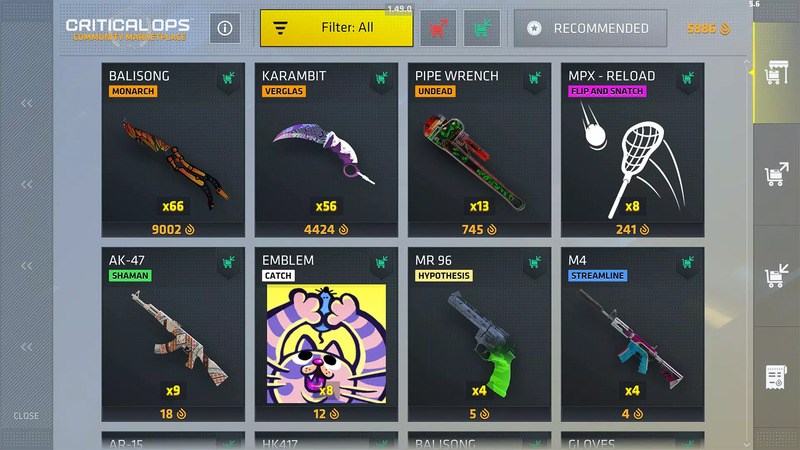Viewport: 800px width, 450px height.
Task: Choose the Karambit Verglas listing
Action: tap(325, 150)
